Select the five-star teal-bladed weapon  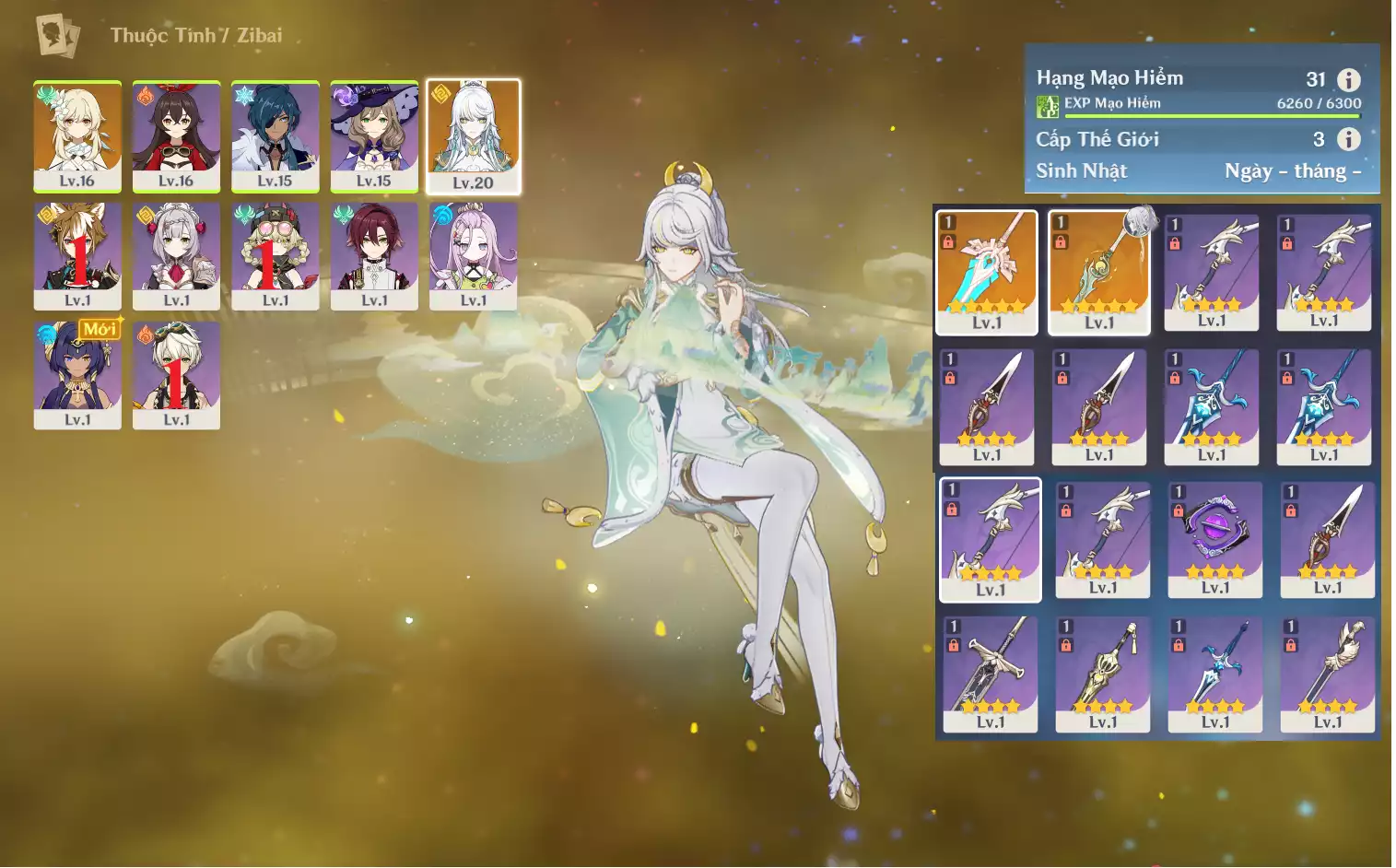pyautogui.click(x=987, y=271)
